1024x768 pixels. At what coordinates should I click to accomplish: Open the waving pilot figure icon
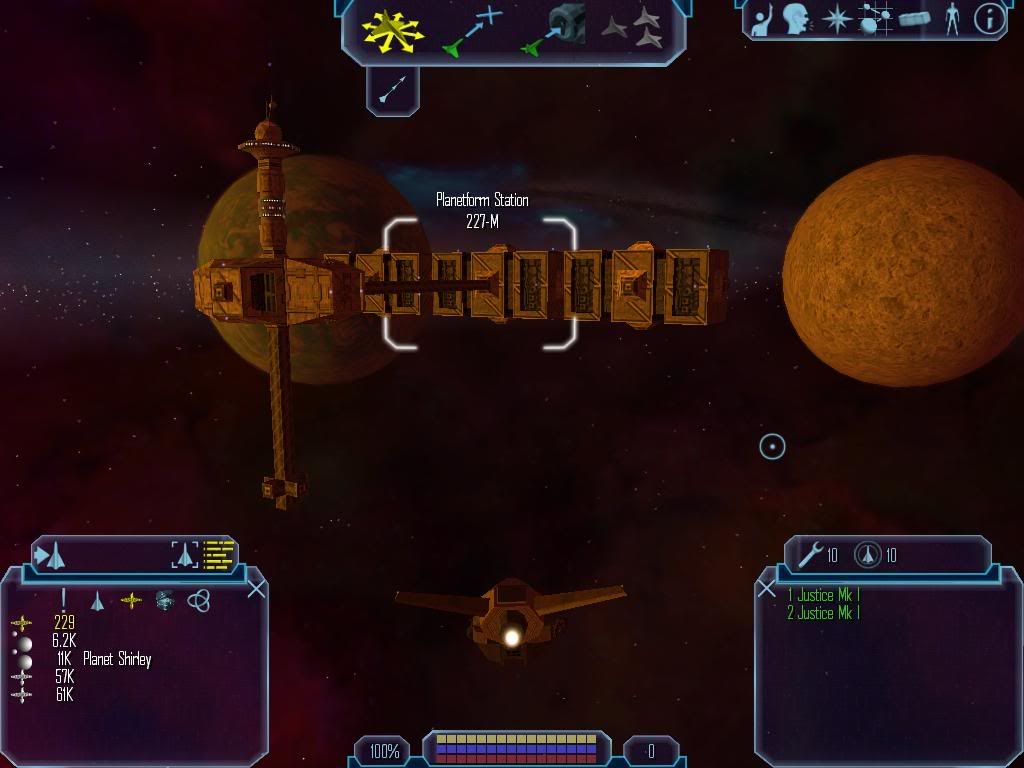pyautogui.click(x=763, y=19)
